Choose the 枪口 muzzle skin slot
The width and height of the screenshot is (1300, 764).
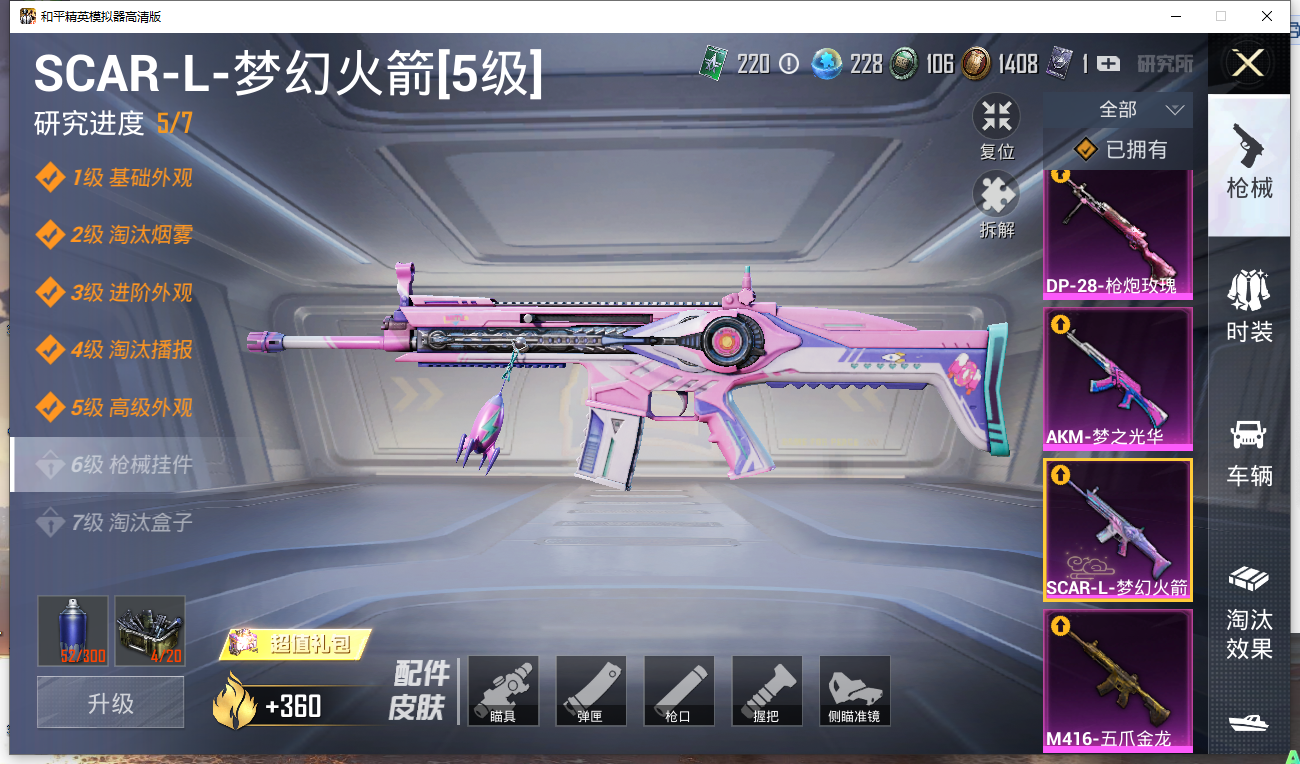pos(679,691)
